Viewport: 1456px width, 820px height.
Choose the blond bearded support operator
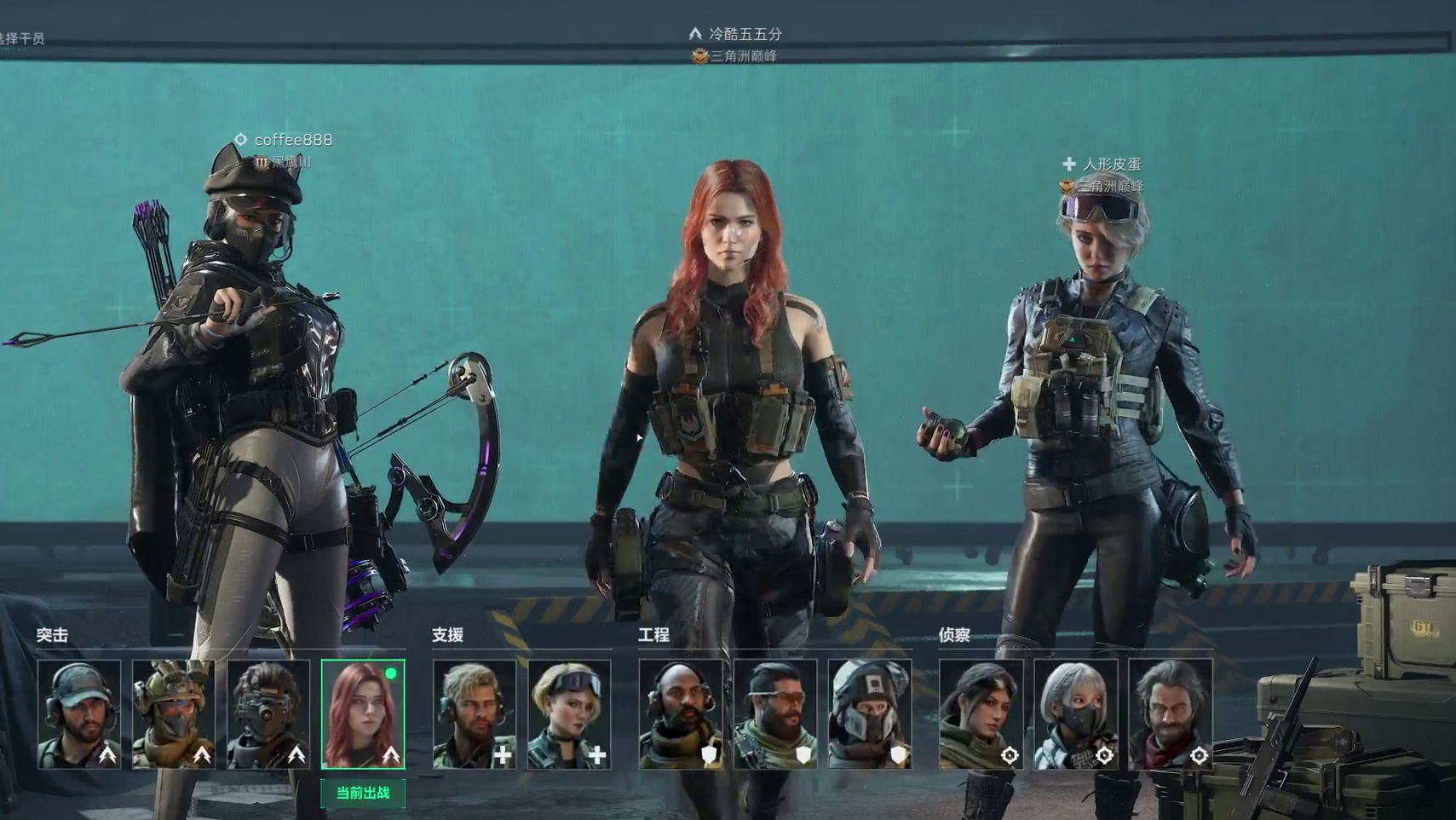[475, 714]
